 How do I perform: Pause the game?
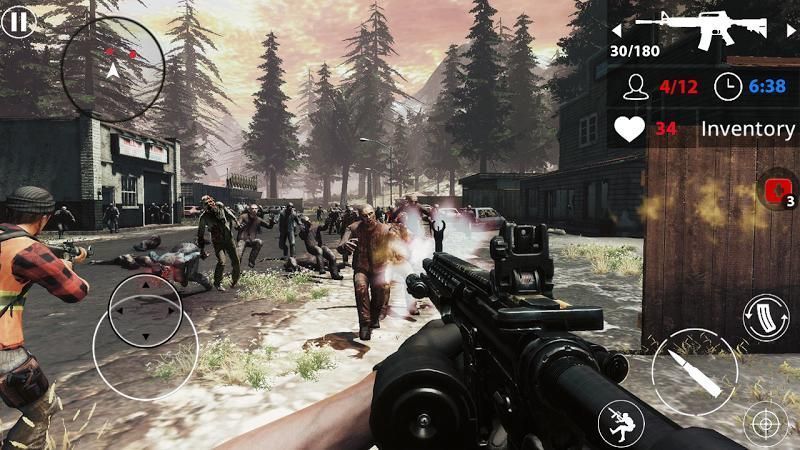pyautogui.click(x=16, y=22)
